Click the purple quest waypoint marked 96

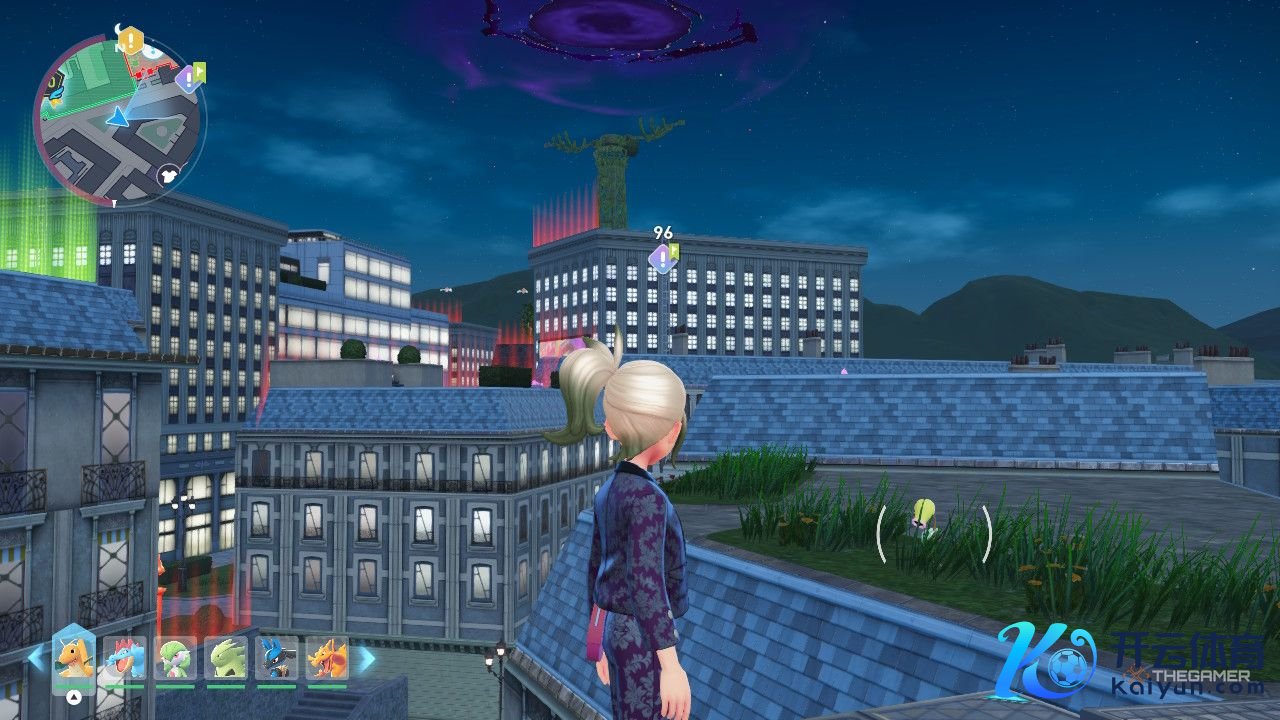click(661, 258)
